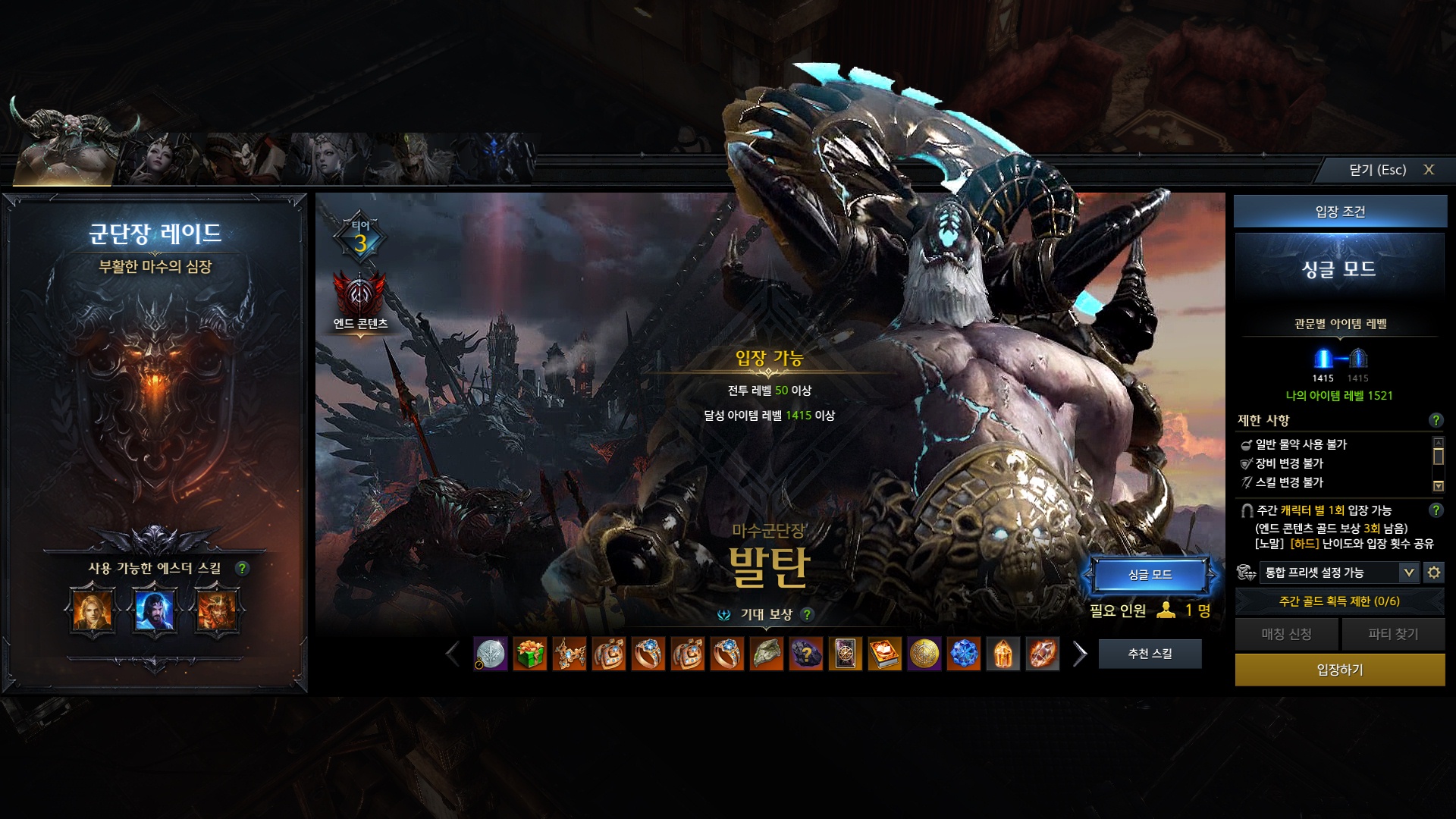Open the preset gear settings icon
The width and height of the screenshot is (1456, 819).
click(x=1433, y=573)
